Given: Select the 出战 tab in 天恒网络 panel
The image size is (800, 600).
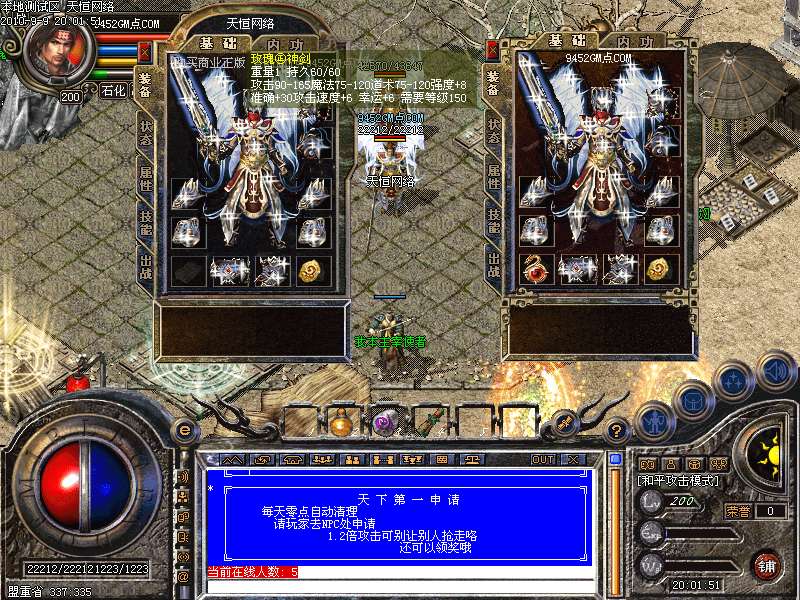Looking at the screenshot, I should [145, 265].
